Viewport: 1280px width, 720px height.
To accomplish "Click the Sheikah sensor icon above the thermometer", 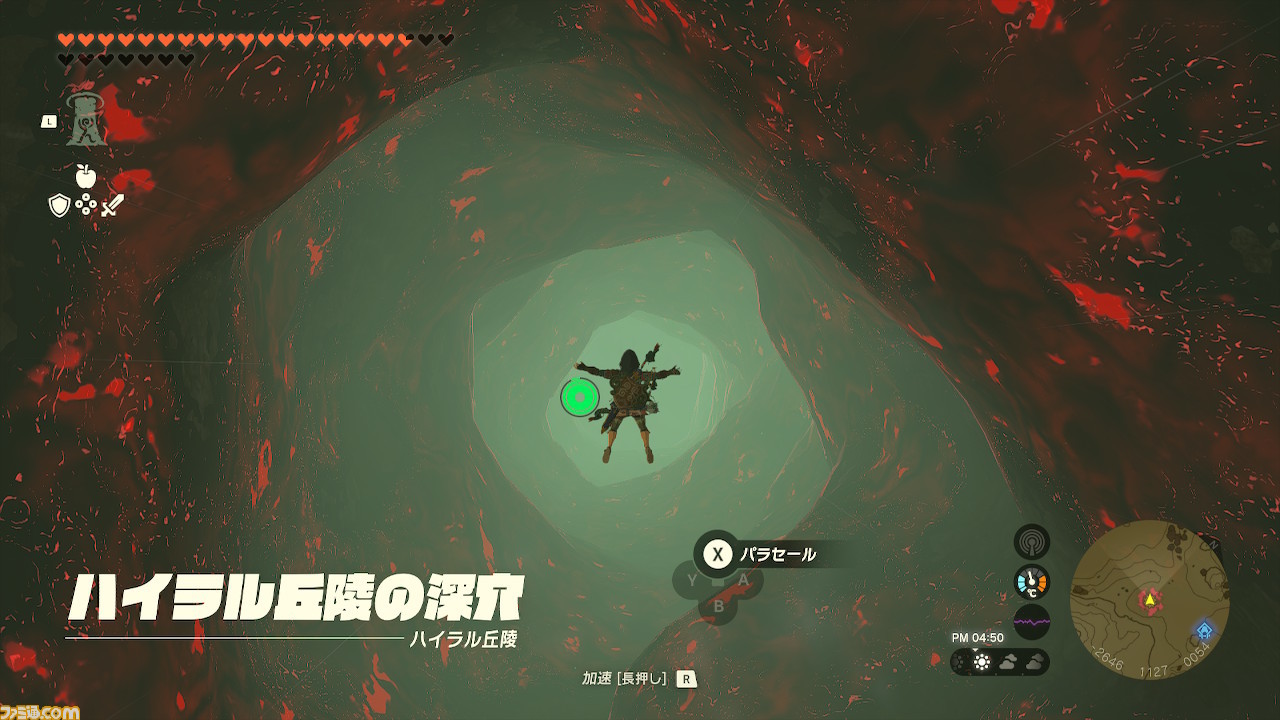I will (1030, 541).
